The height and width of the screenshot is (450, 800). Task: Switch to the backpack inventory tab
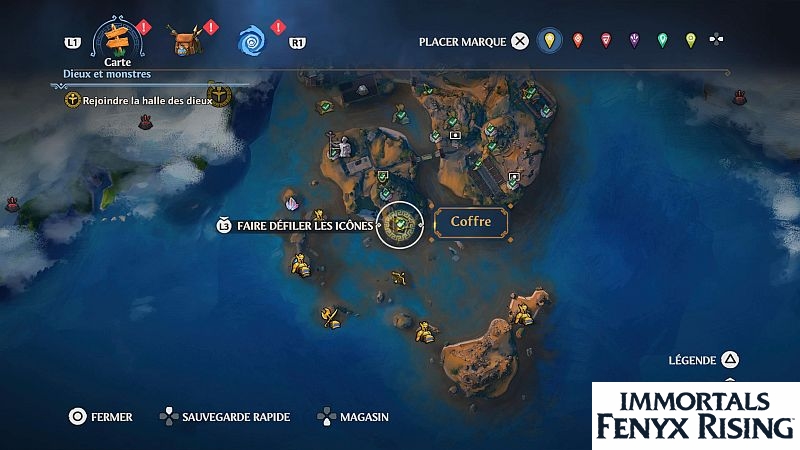[x=183, y=42]
